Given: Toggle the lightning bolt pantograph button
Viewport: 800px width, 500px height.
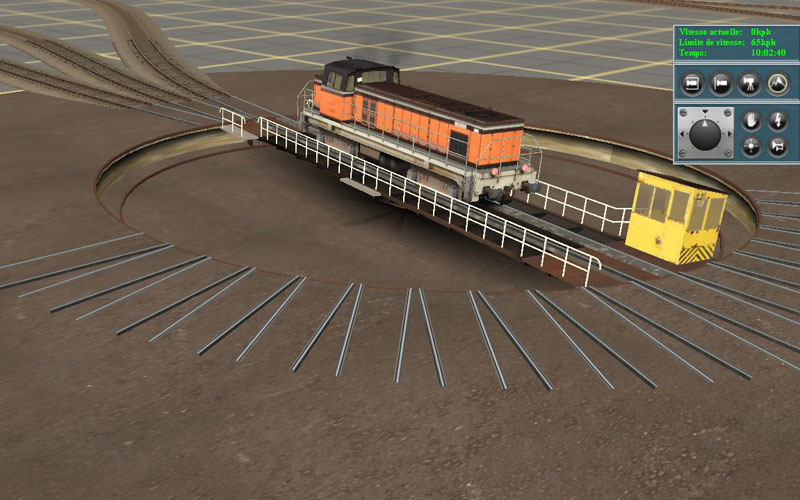Looking at the screenshot, I should click(x=778, y=121).
